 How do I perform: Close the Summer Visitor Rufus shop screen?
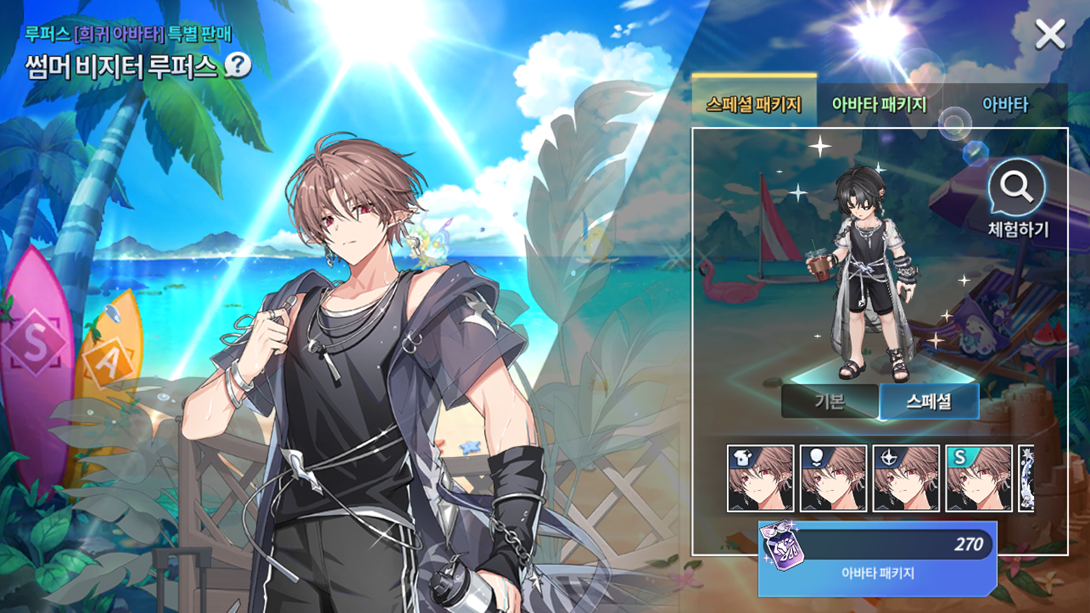(x=1050, y=34)
